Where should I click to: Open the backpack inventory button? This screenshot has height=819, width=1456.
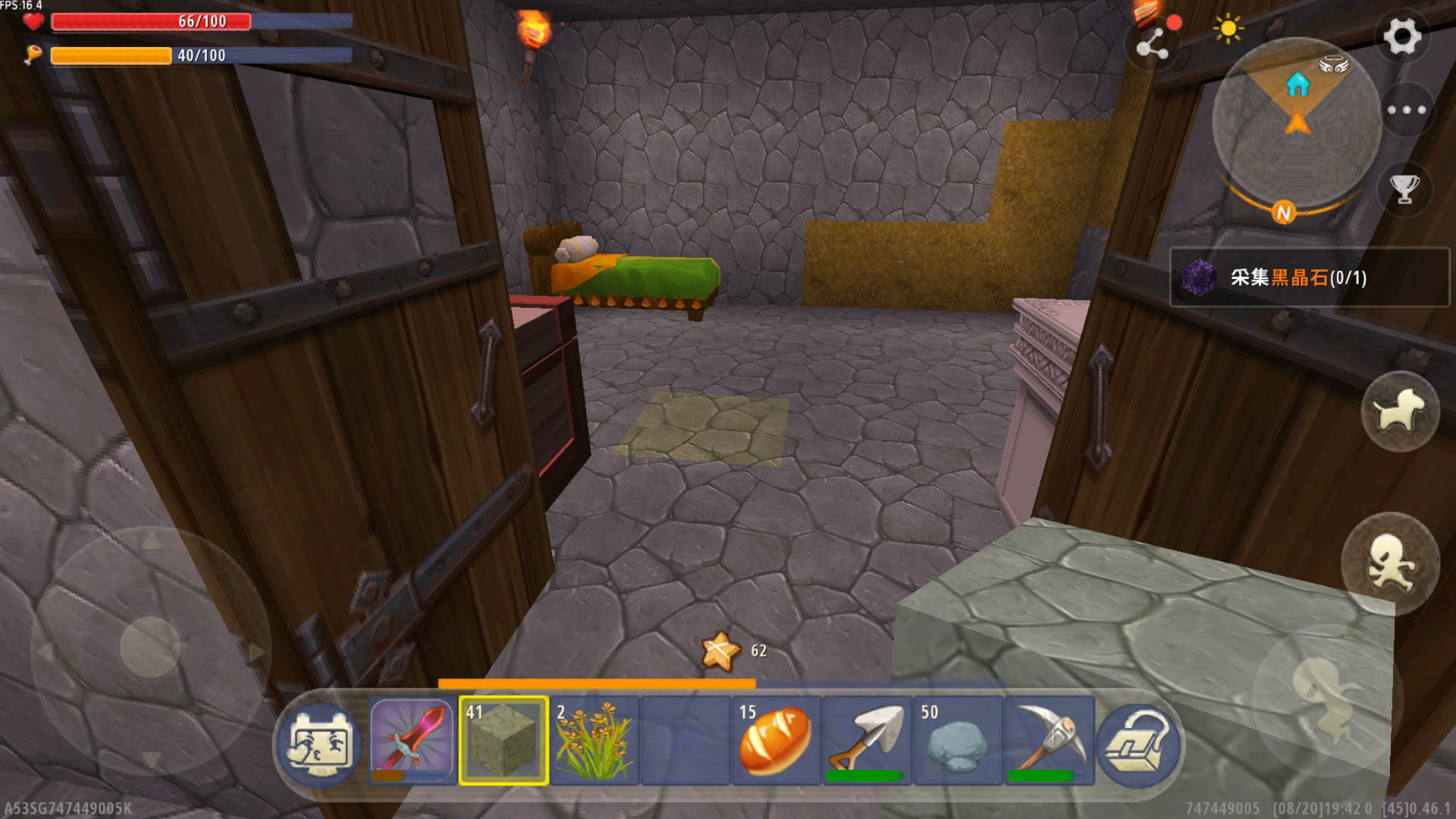tap(1139, 743)
